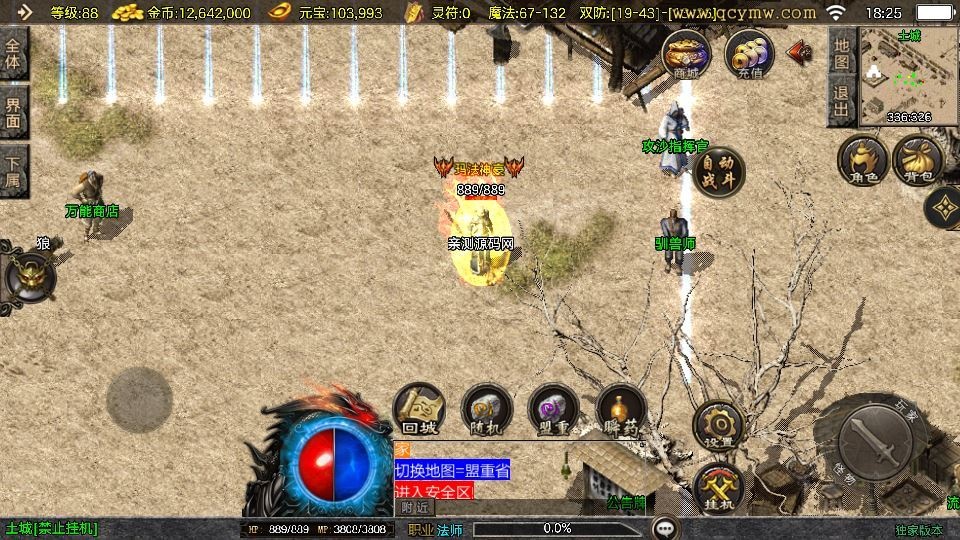Viewport: 960px width, 540px height.
Task: Collapse top icons with the red arrow
Action: coord(799,52)
